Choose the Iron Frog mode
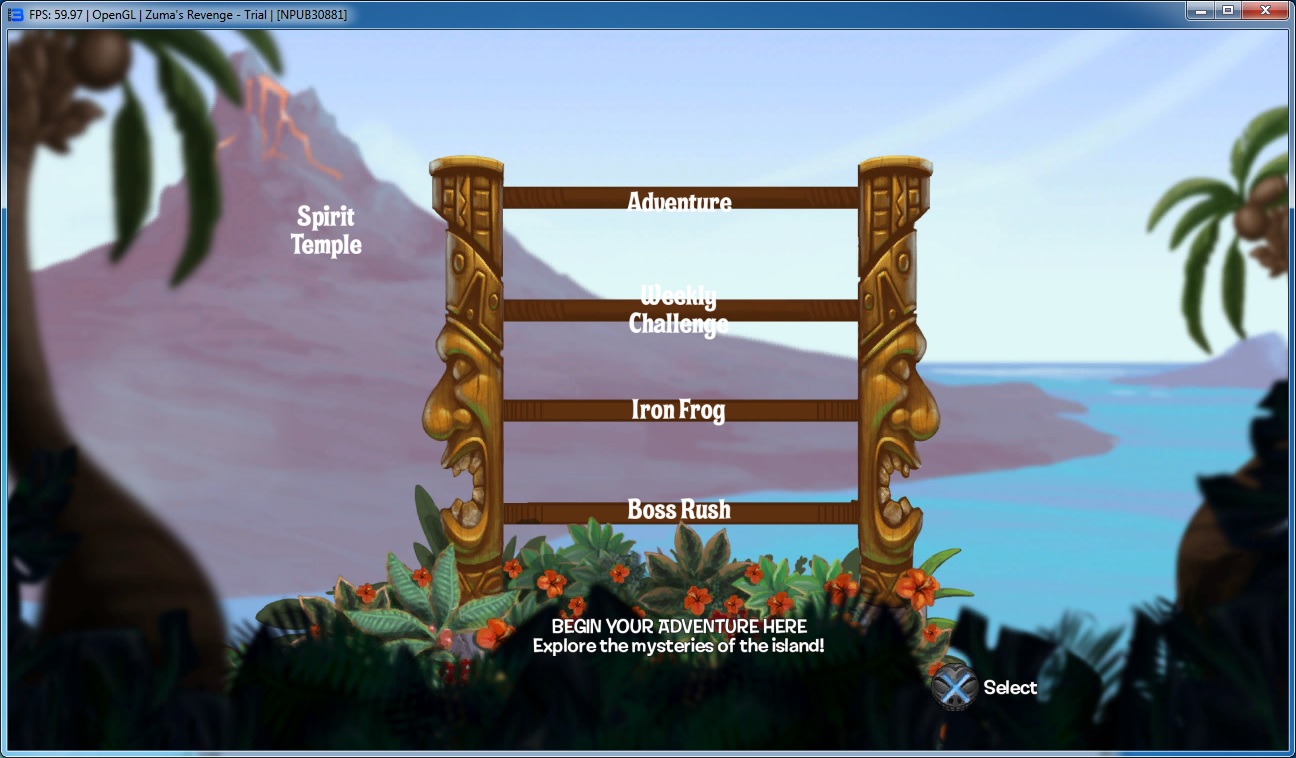Screen dimensions: 1296x758 coord(679,410)
